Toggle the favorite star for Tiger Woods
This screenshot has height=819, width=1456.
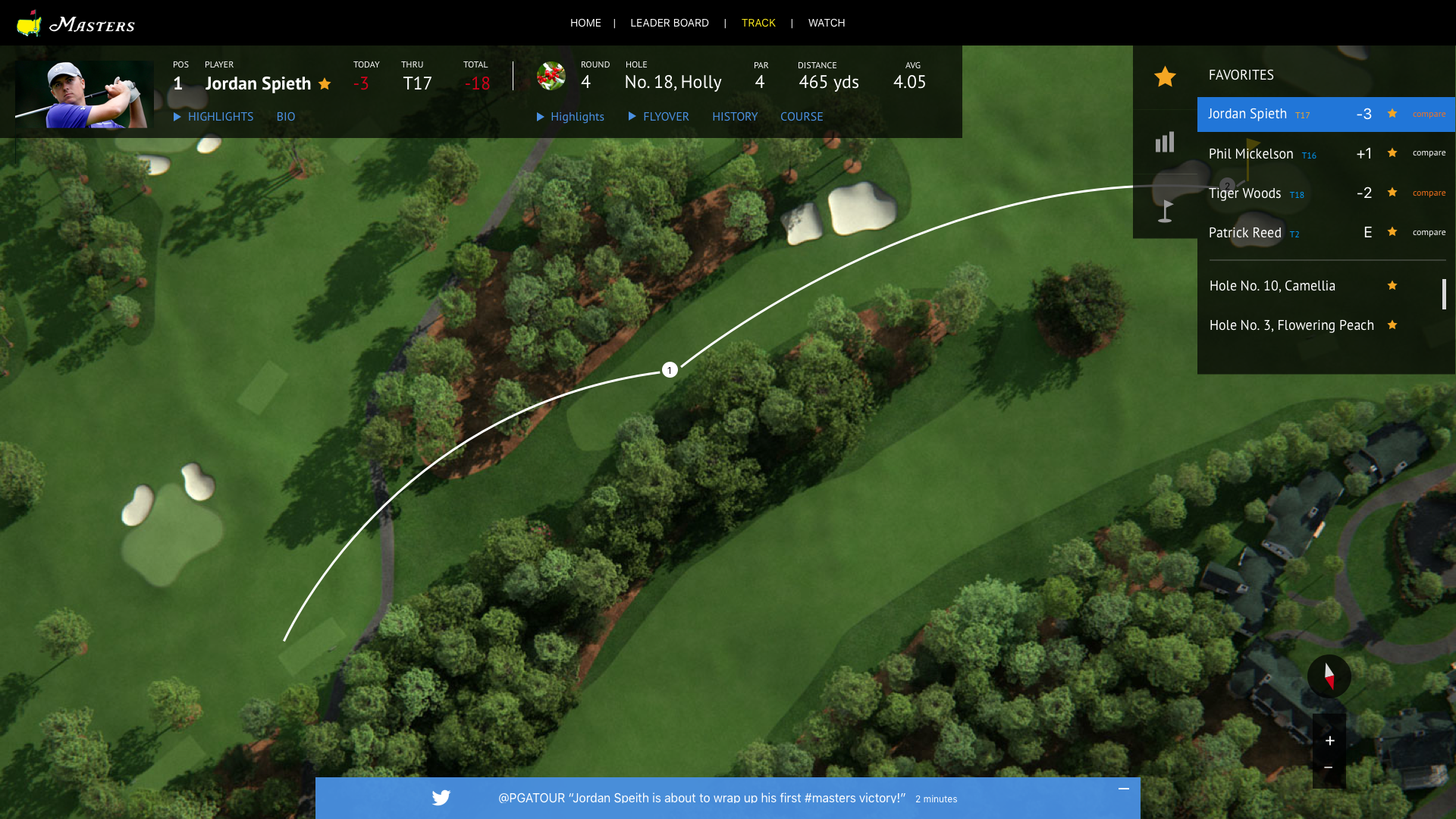click(1392, 193)
